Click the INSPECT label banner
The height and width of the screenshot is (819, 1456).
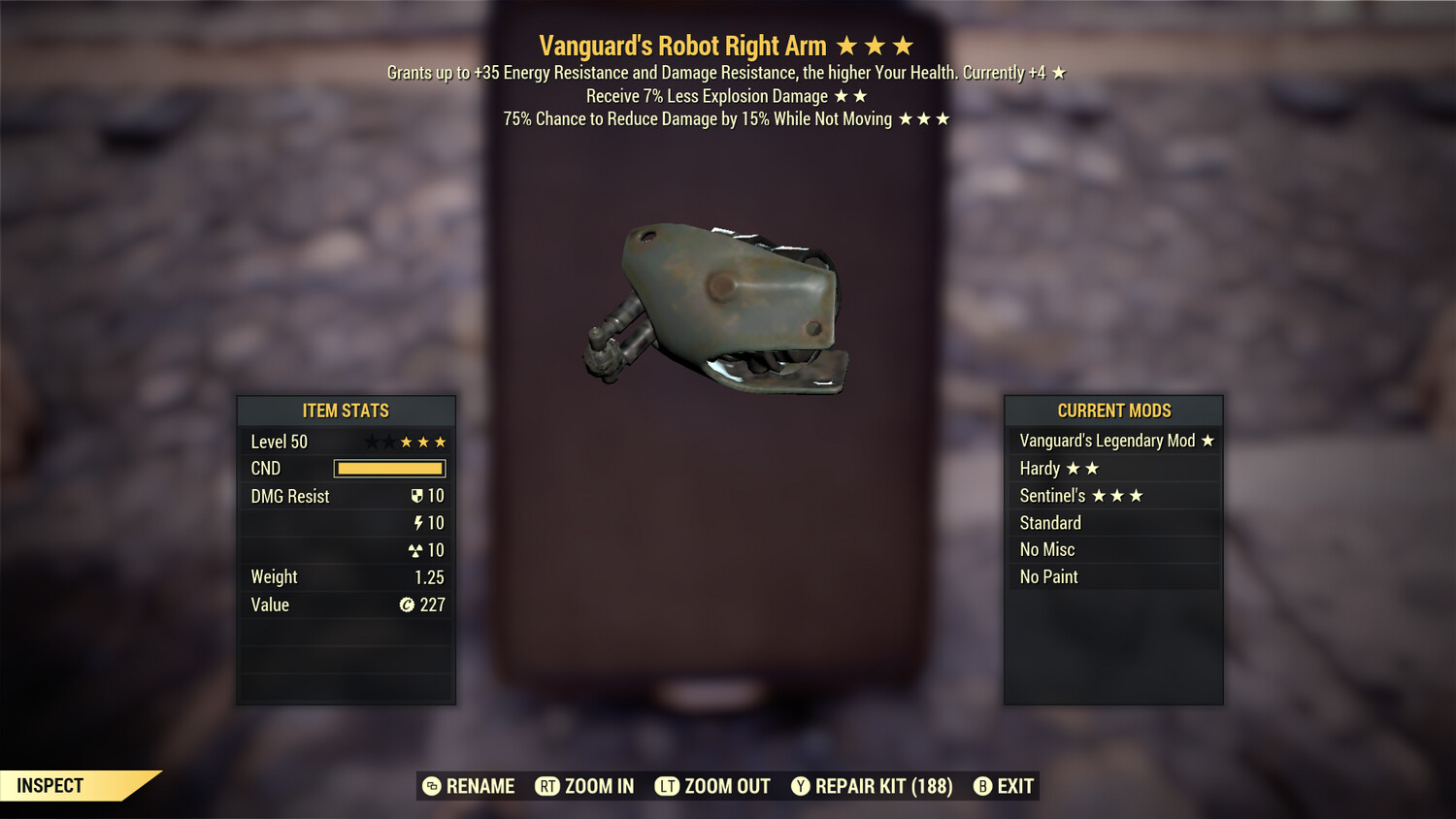tap(50, 785)
